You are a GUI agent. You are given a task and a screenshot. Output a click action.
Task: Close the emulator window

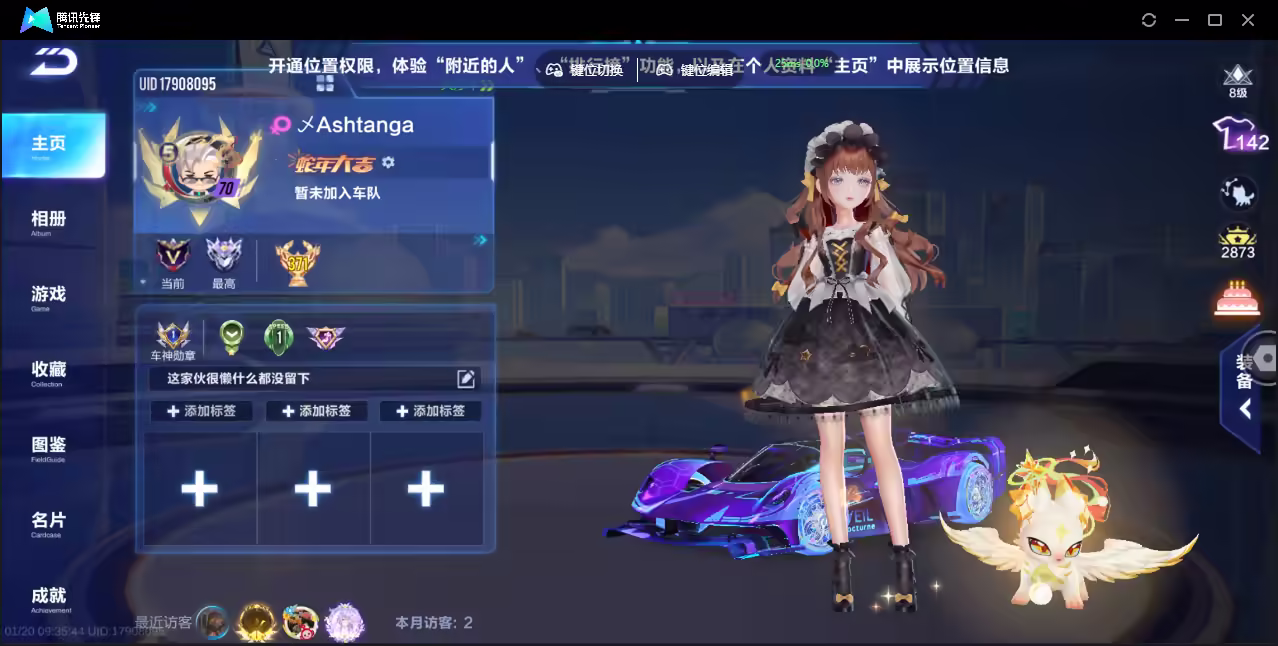[x=1248, y=20]
